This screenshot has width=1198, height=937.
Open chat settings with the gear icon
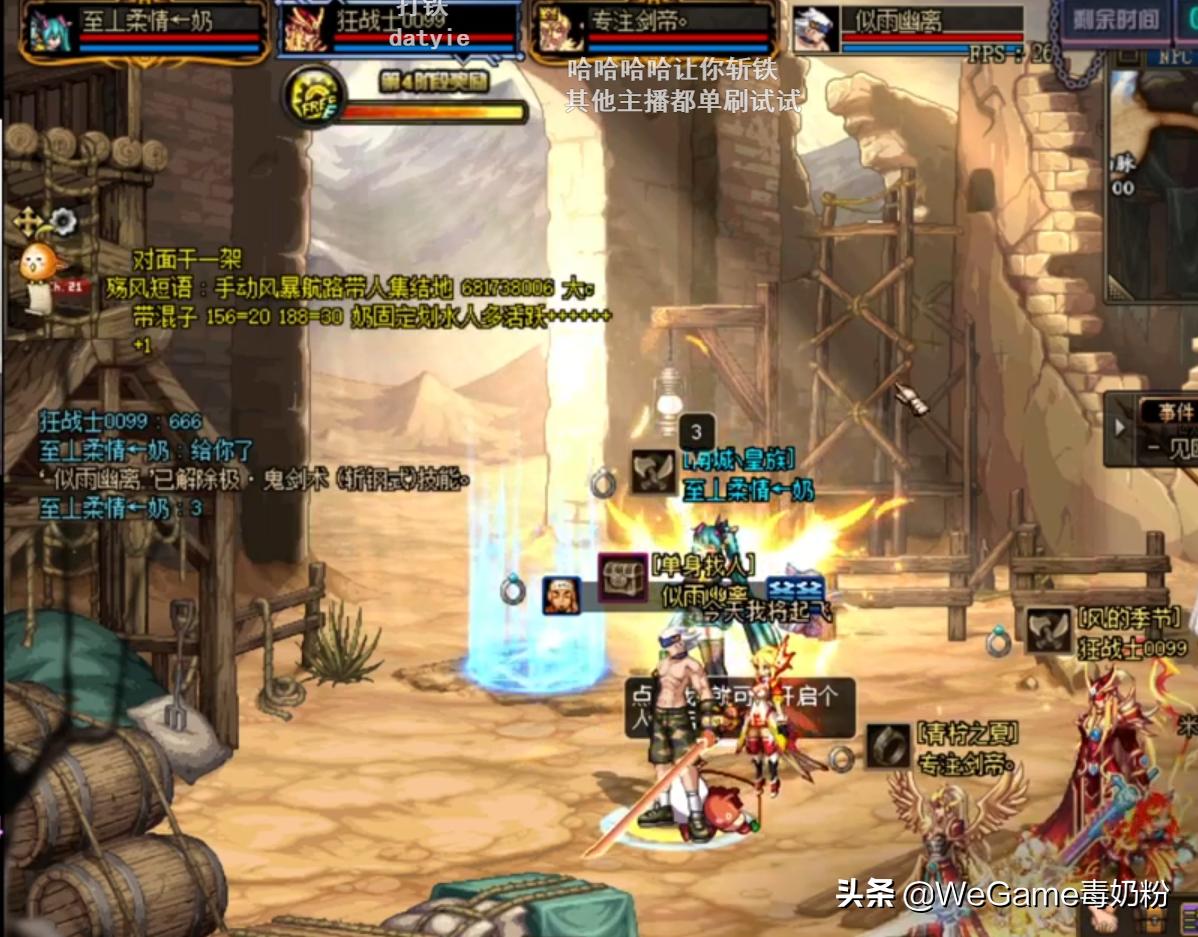64,219
